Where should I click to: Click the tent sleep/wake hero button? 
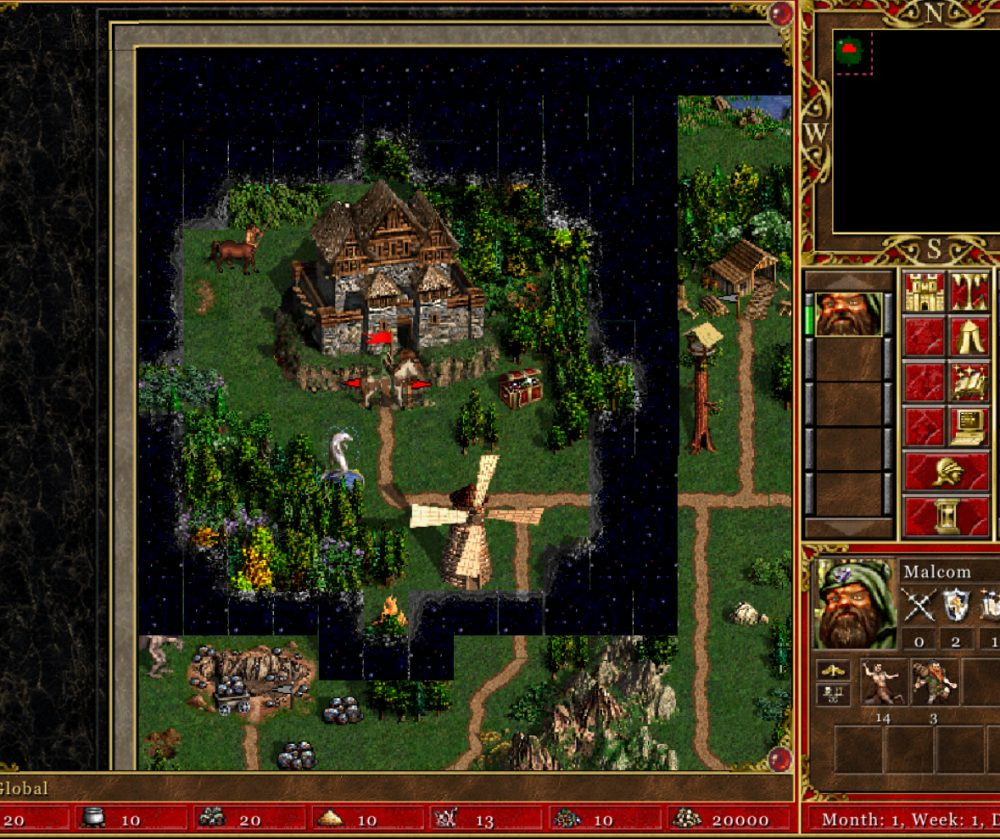pos(970,337)
